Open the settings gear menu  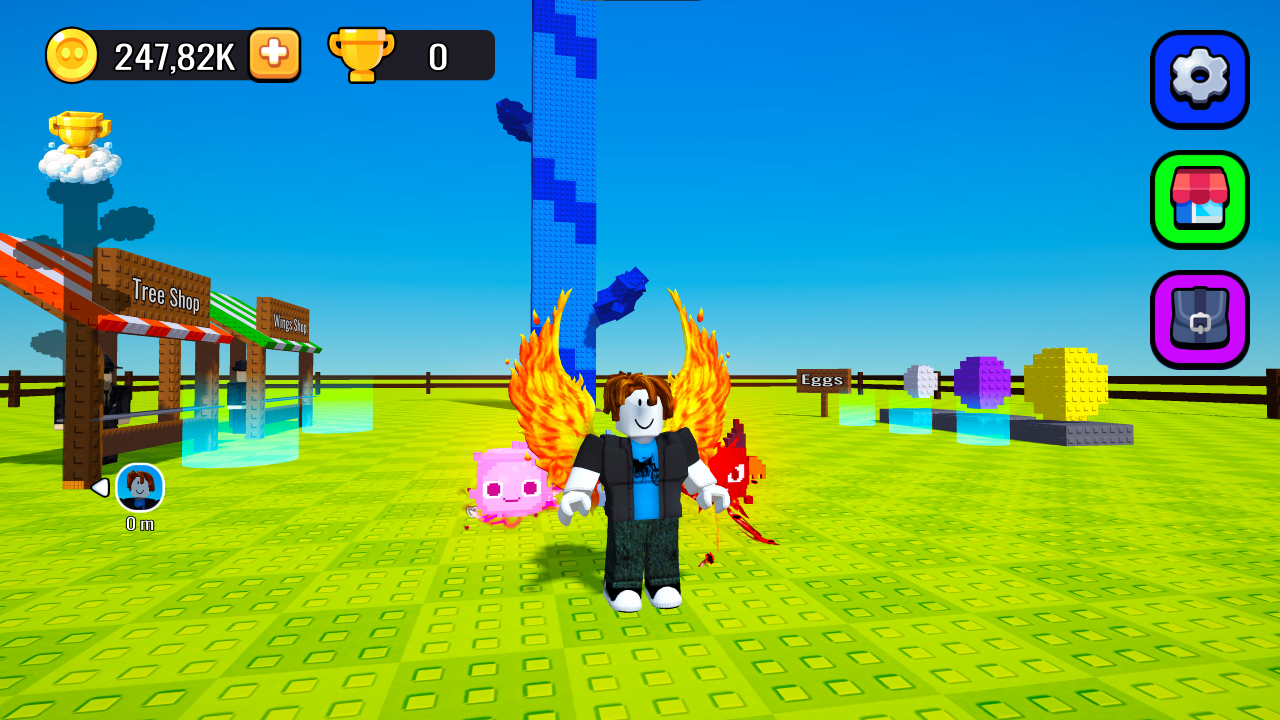click(x=1199, y=79)
